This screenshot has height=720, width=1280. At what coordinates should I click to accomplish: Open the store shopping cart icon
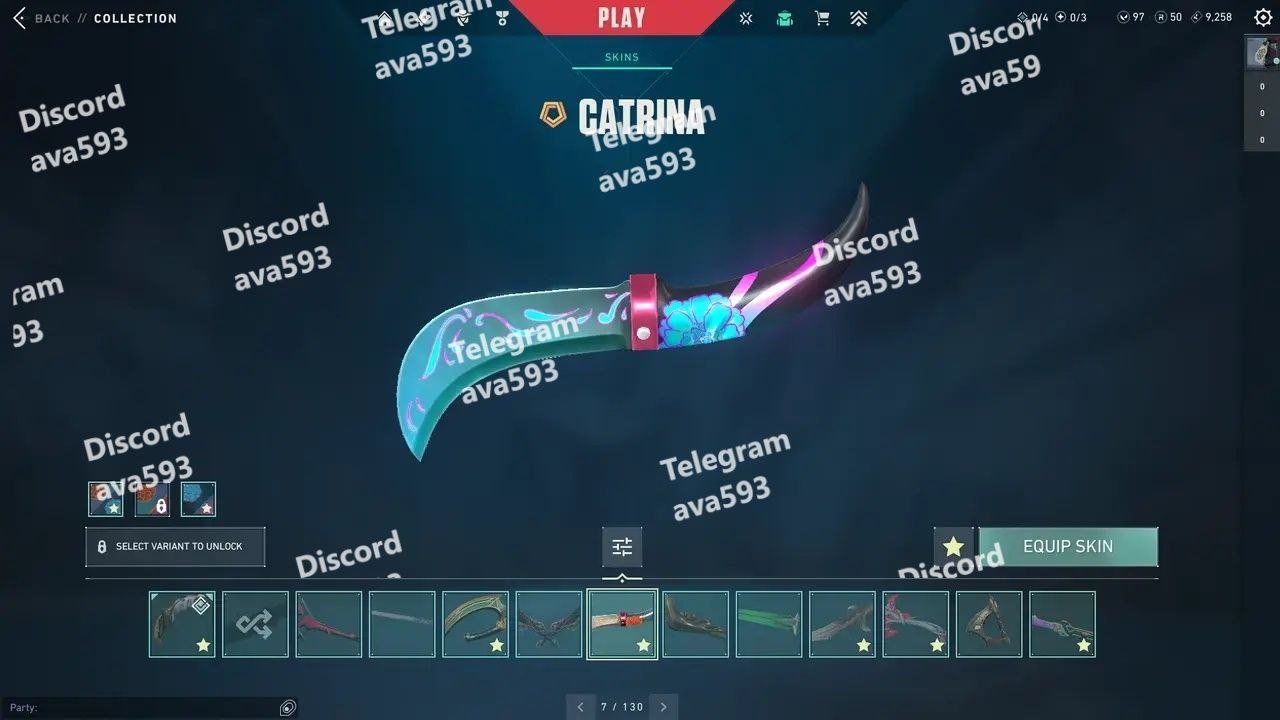(x=822, y=18)
